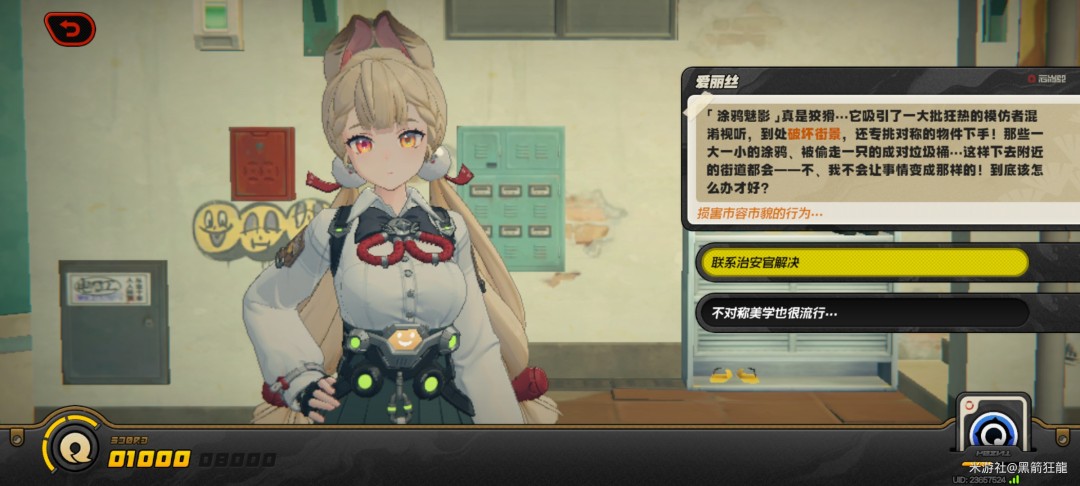
Task: Select the reply "不对称美学也很流行…"
Action: 862,313
